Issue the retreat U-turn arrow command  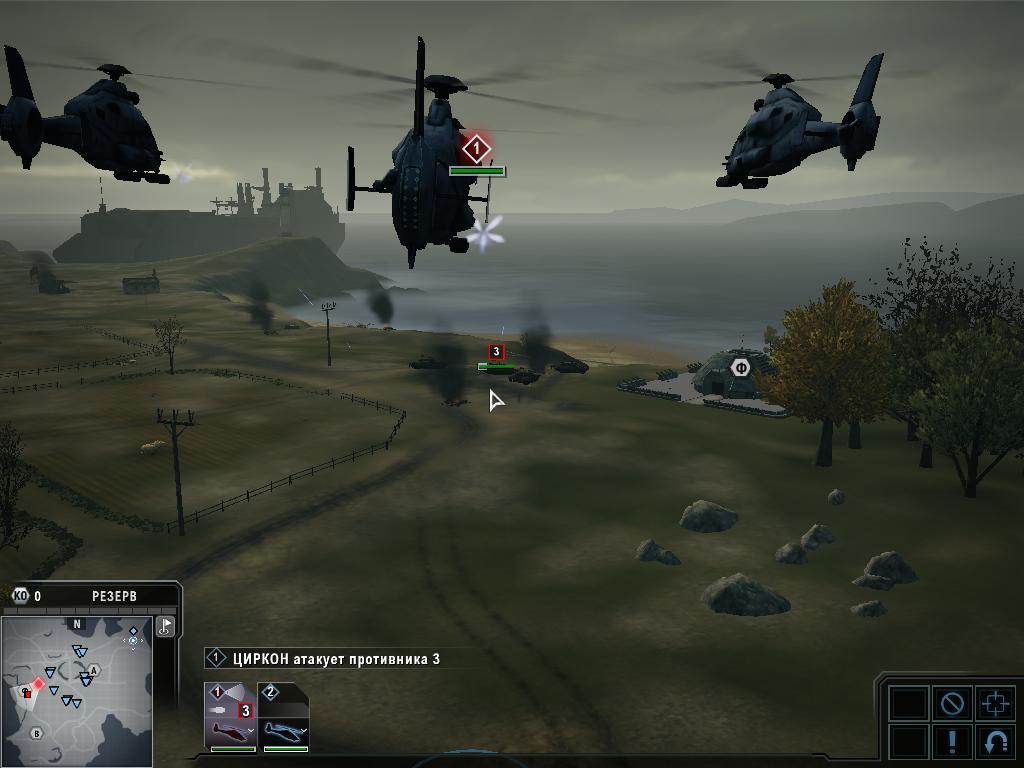pos(995,742)
